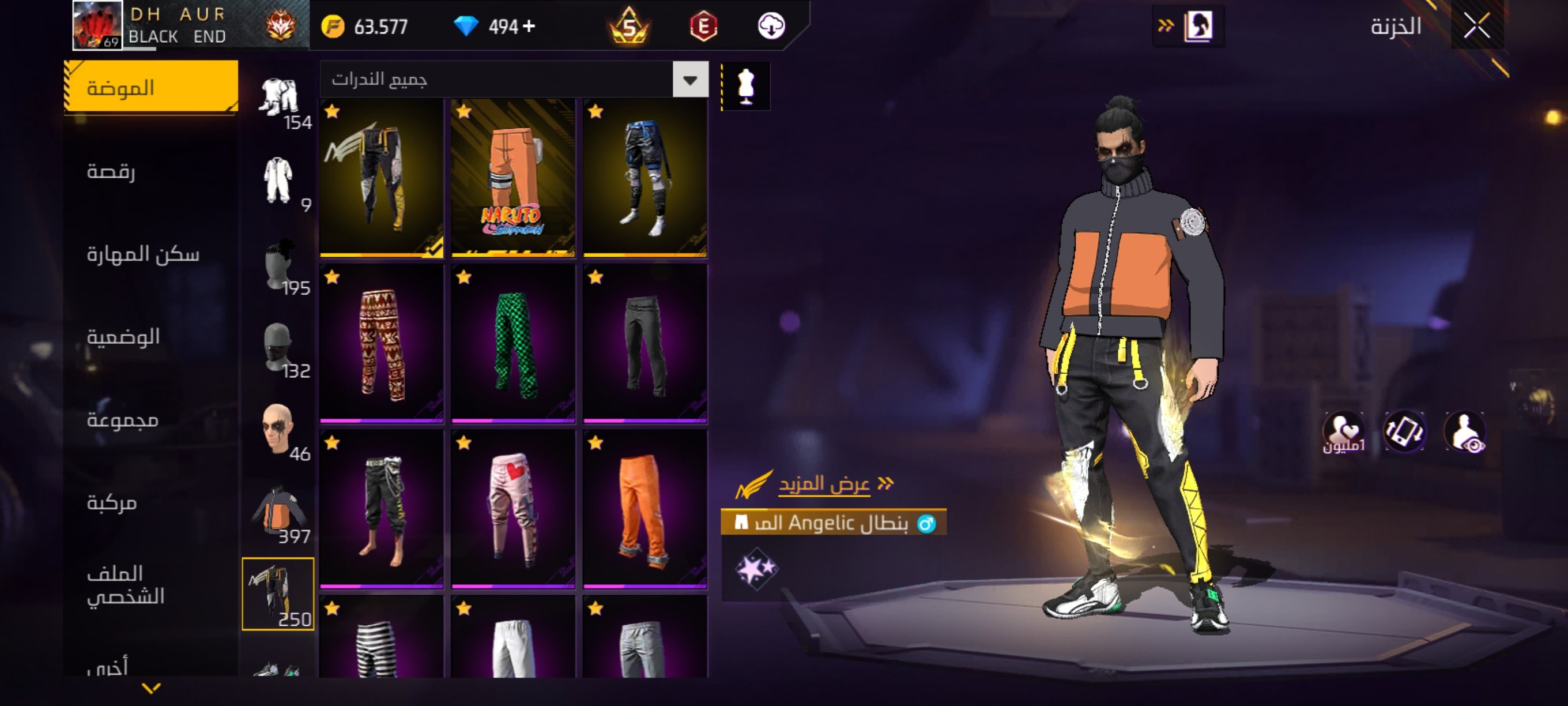
Task: Add diamonds with the plus button
Action: pyautogui.click(x=529, y=26)
